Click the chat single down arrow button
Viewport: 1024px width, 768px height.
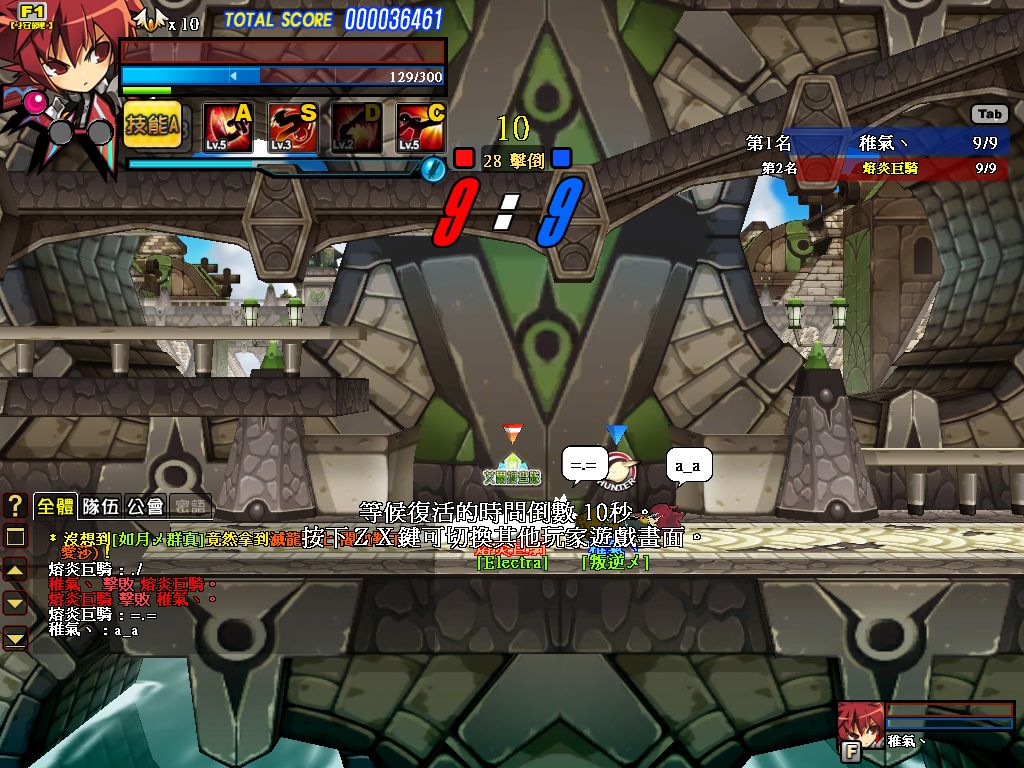pyautogui.click(x=15, y=603)
